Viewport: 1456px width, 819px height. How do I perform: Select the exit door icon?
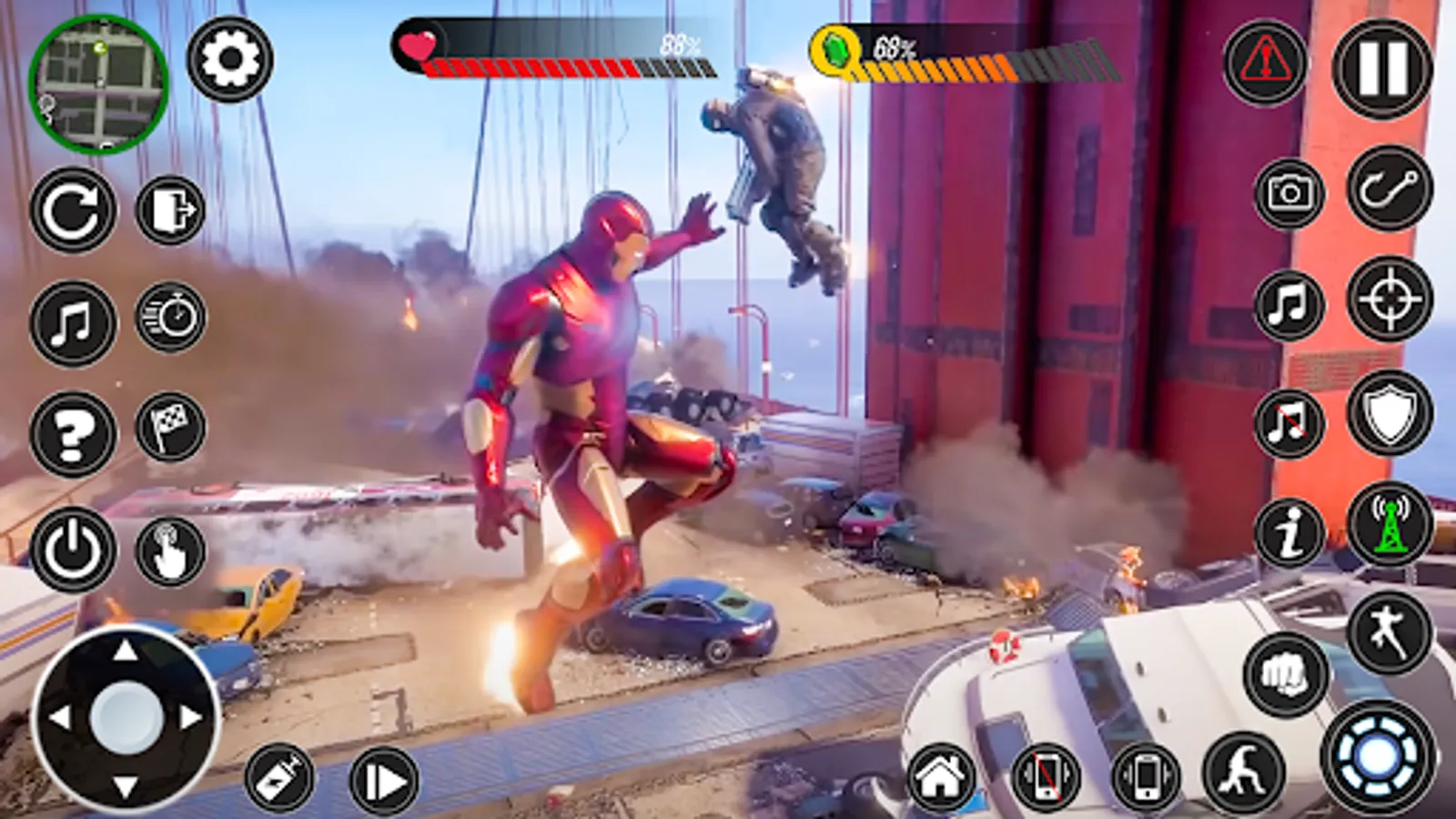[170, 210]
